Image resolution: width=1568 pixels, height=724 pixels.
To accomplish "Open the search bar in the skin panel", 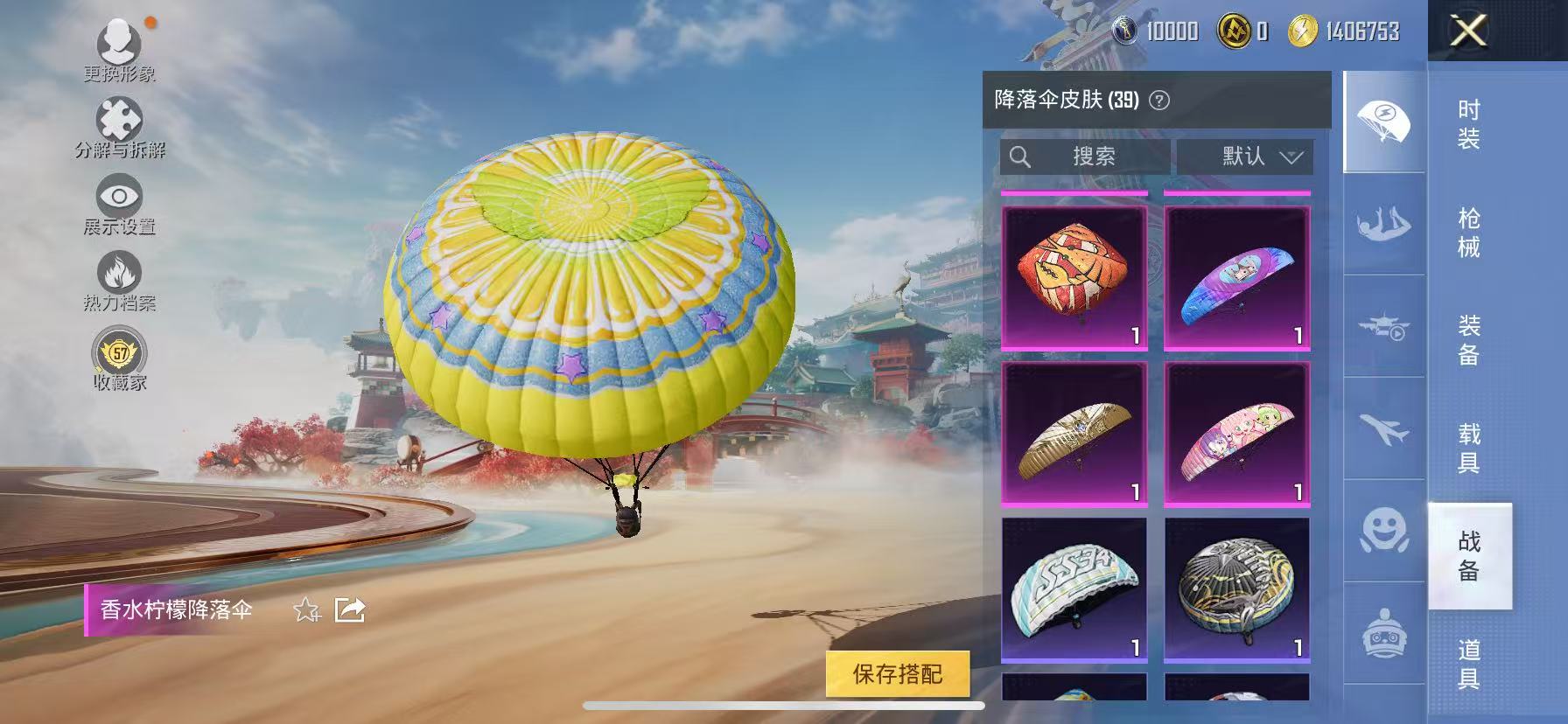I will [1085, 157].
